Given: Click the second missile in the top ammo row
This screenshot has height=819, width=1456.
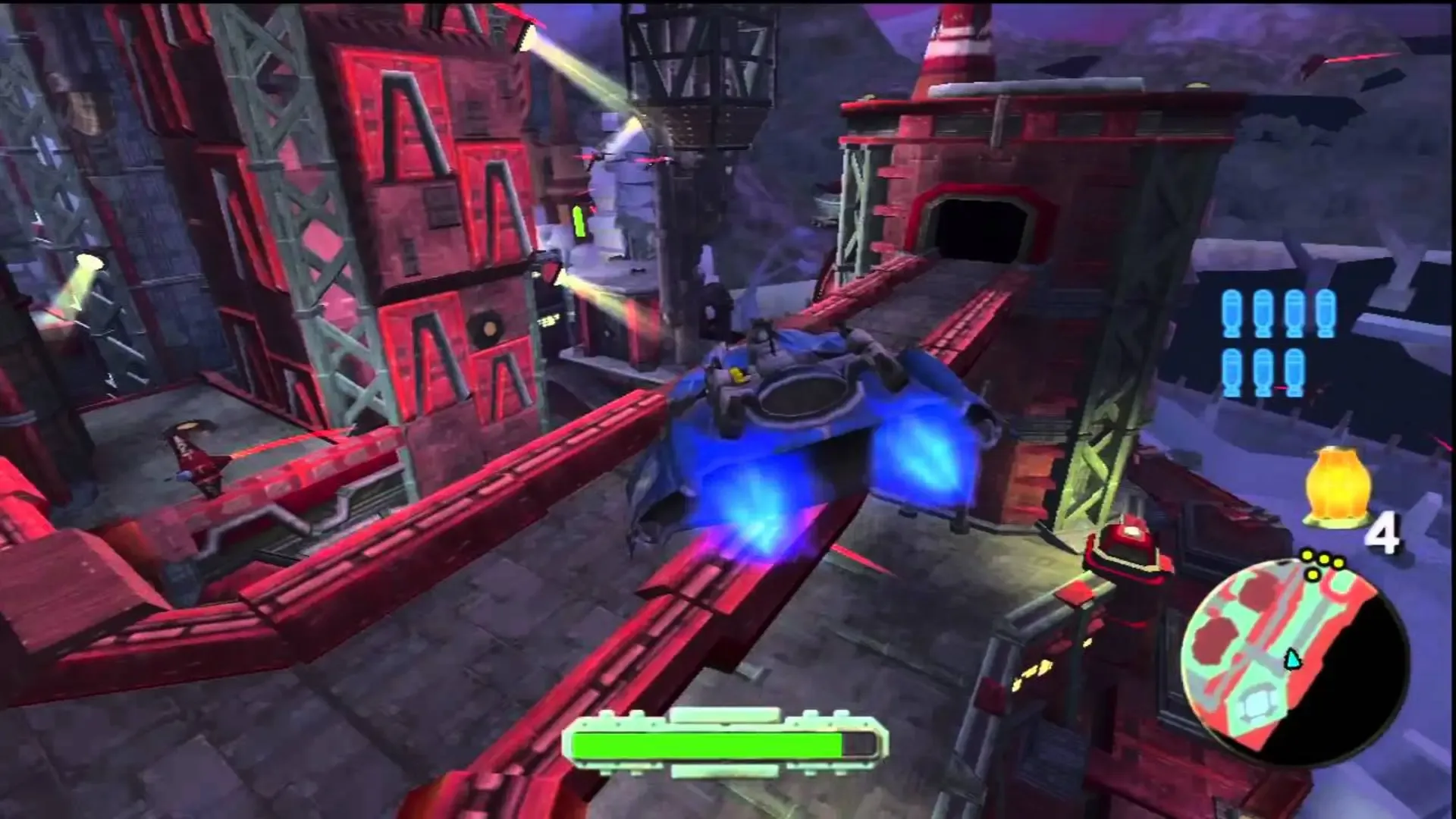Looking at the screenshot, I should [1263, 313].
